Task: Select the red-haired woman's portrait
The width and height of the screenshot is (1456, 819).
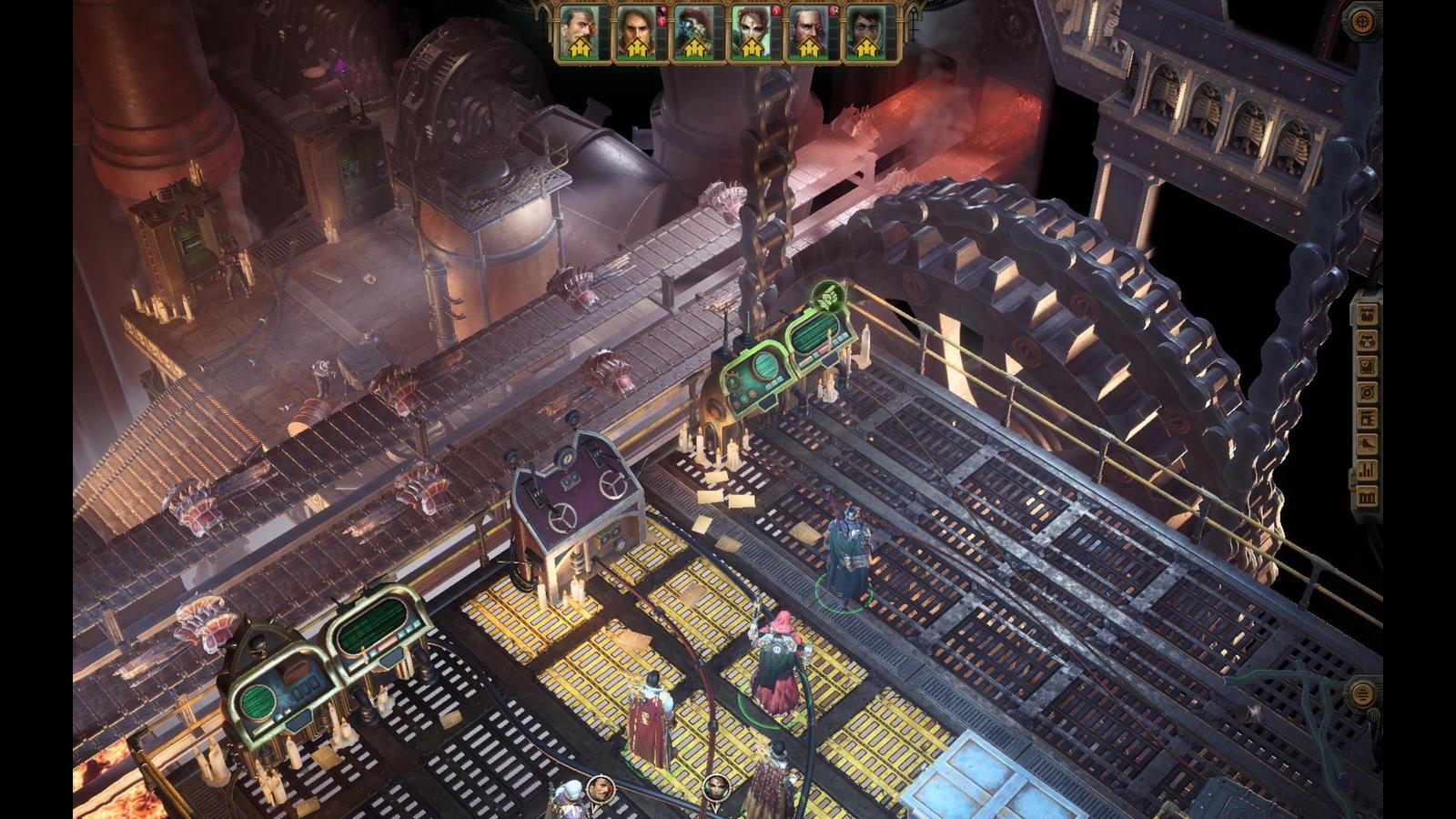Action: coord(750,33)
